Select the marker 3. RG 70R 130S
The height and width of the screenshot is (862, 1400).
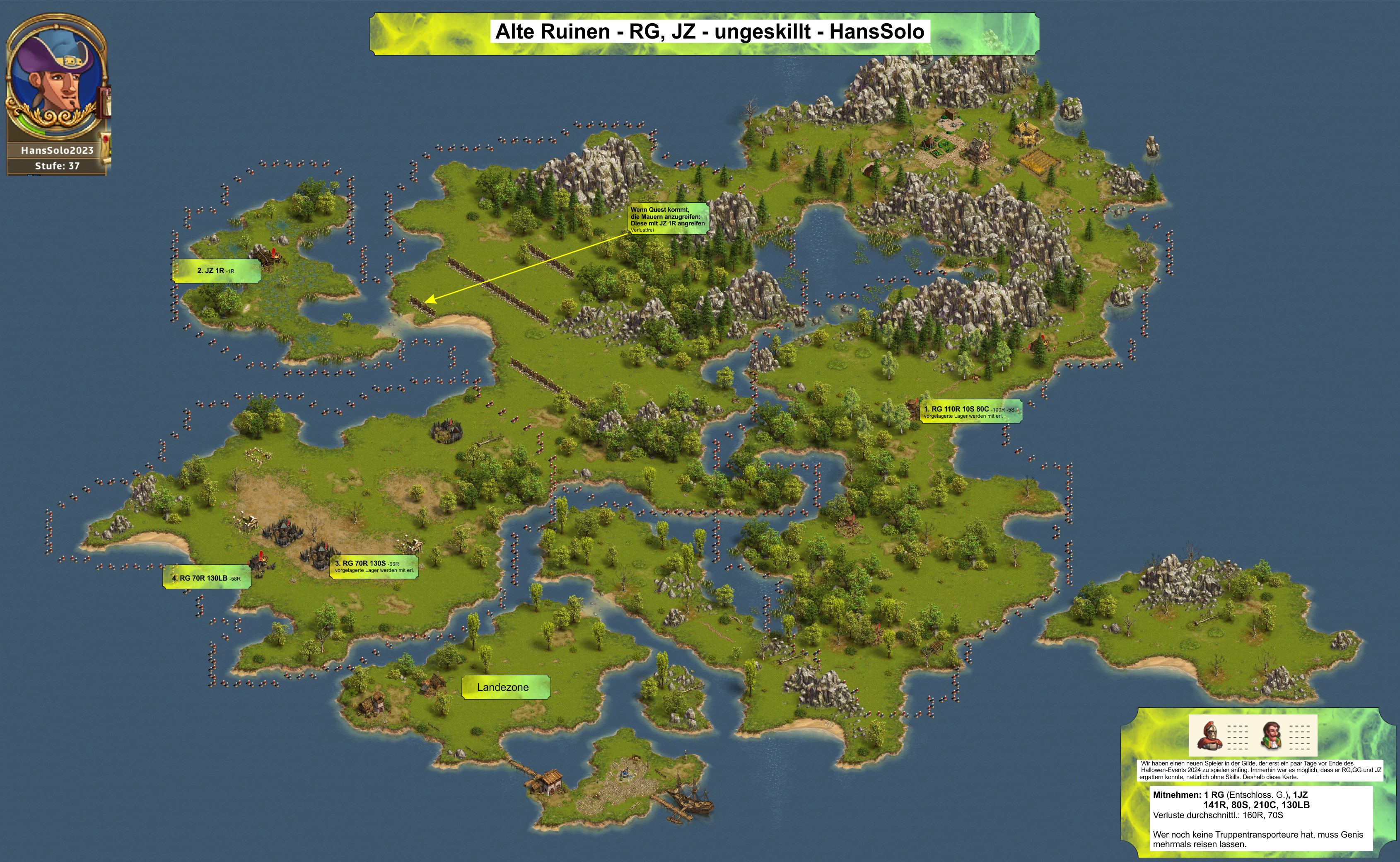[374, 566]
